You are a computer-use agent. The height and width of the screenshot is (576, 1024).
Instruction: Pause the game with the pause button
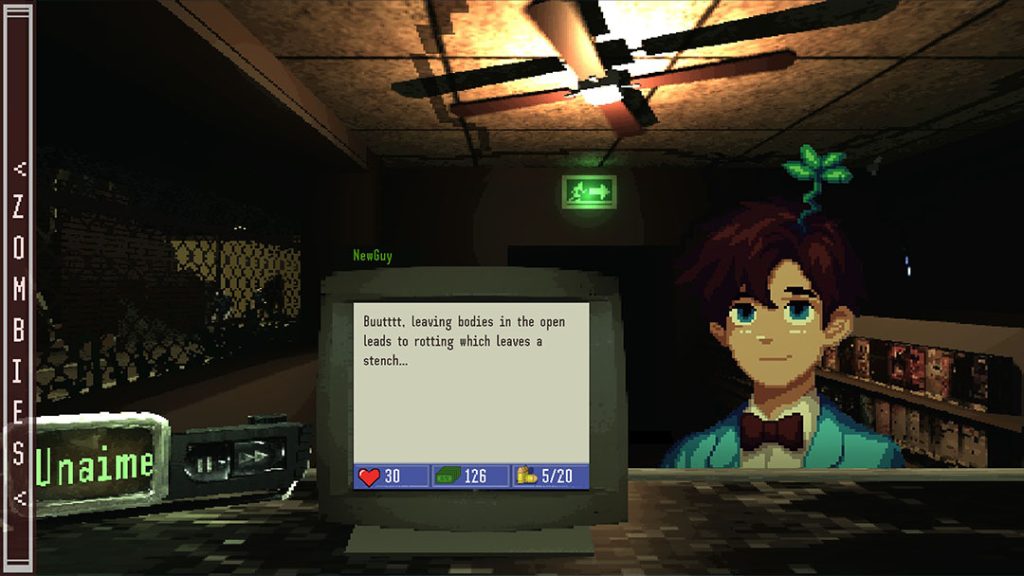[x=206, y=464]
